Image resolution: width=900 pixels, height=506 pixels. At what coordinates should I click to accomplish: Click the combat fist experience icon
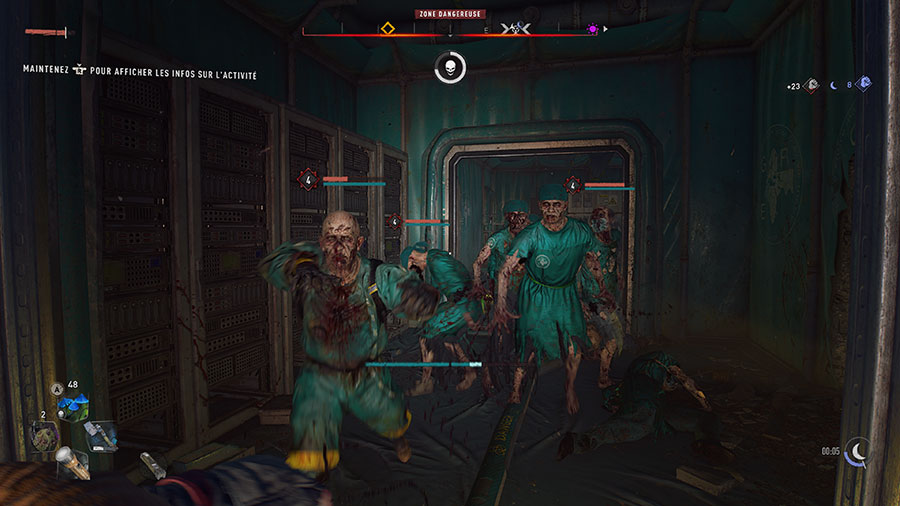(x=812, y=86)
